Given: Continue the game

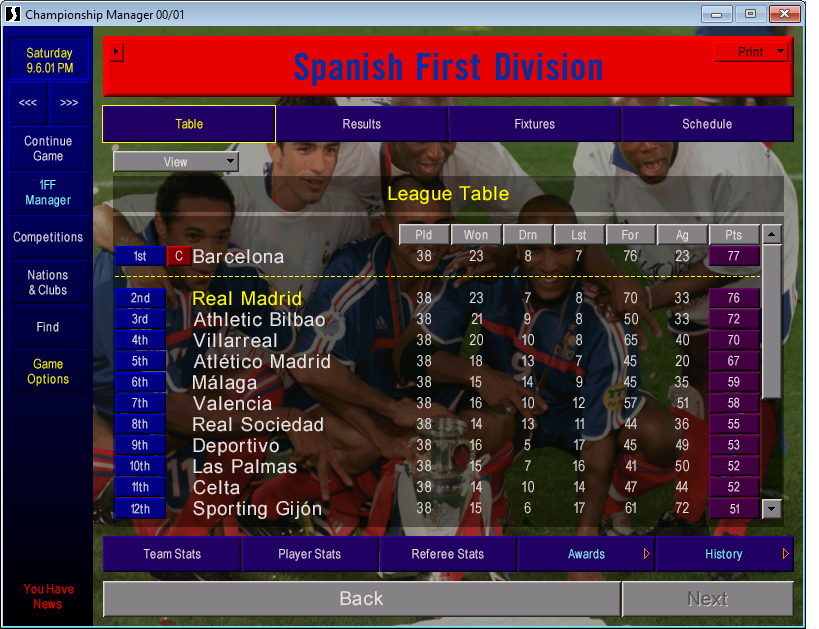Looking at the screenshot, I should 48,149.
